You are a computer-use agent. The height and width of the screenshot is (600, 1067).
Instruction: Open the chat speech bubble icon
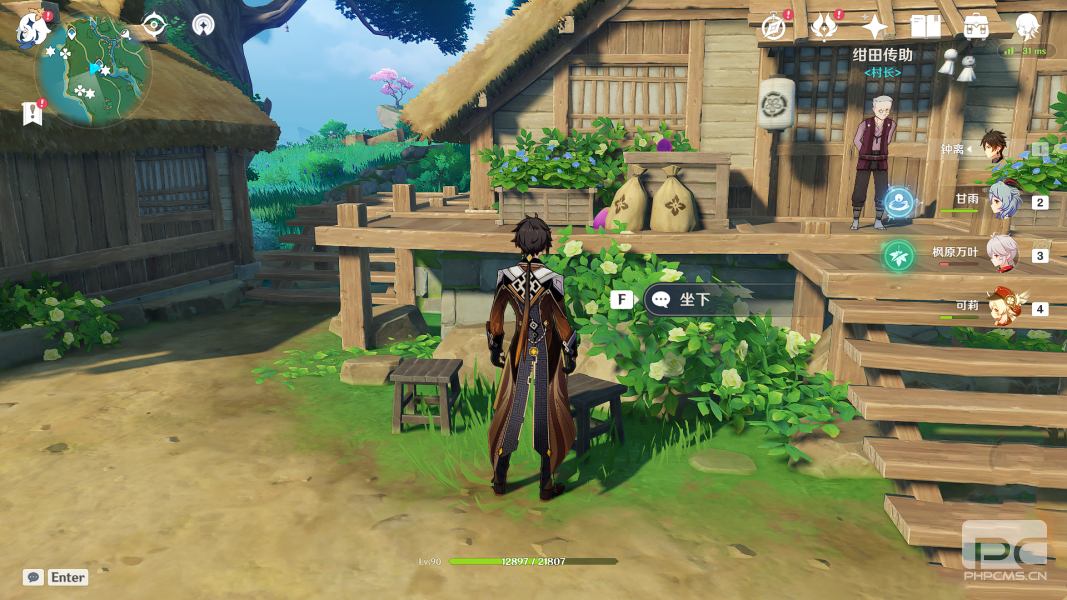34,577
